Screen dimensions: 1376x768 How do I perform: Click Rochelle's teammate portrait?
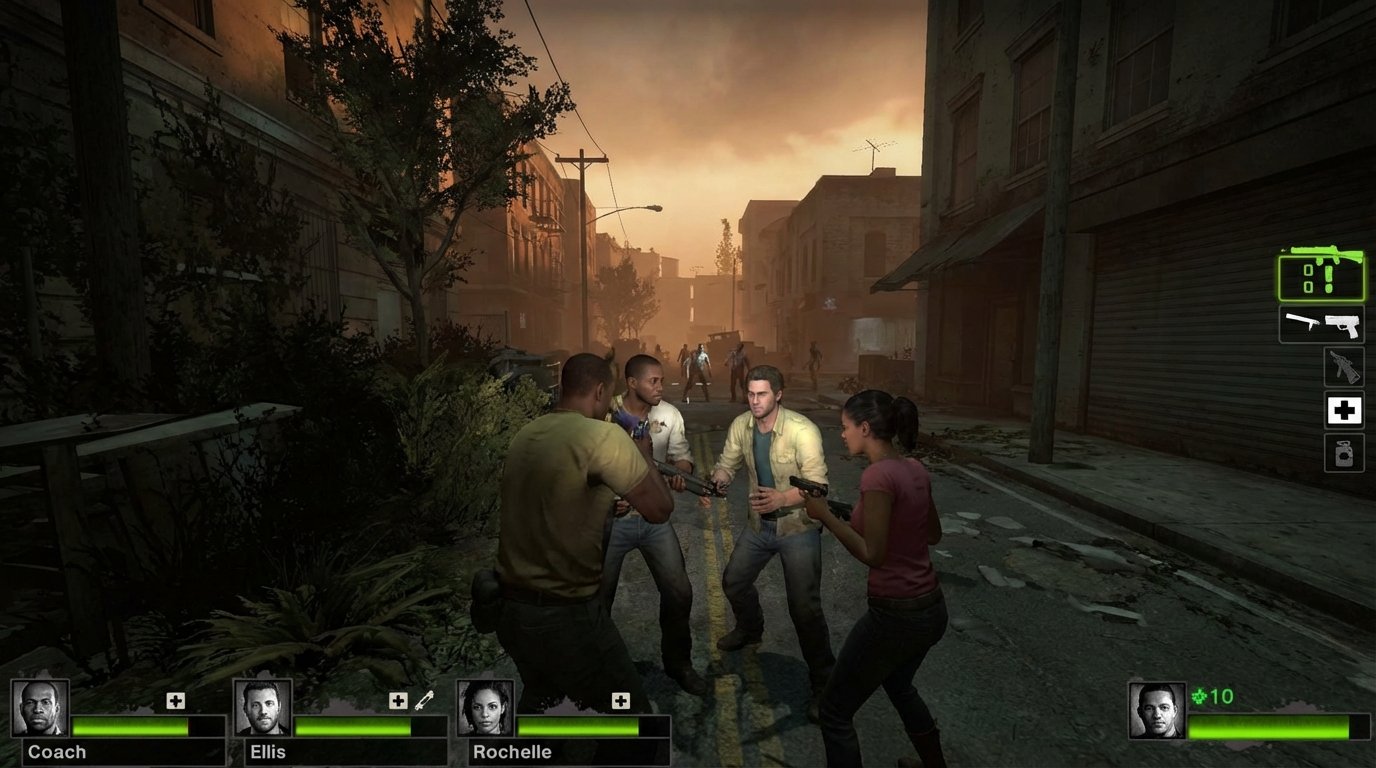(486, 708)
